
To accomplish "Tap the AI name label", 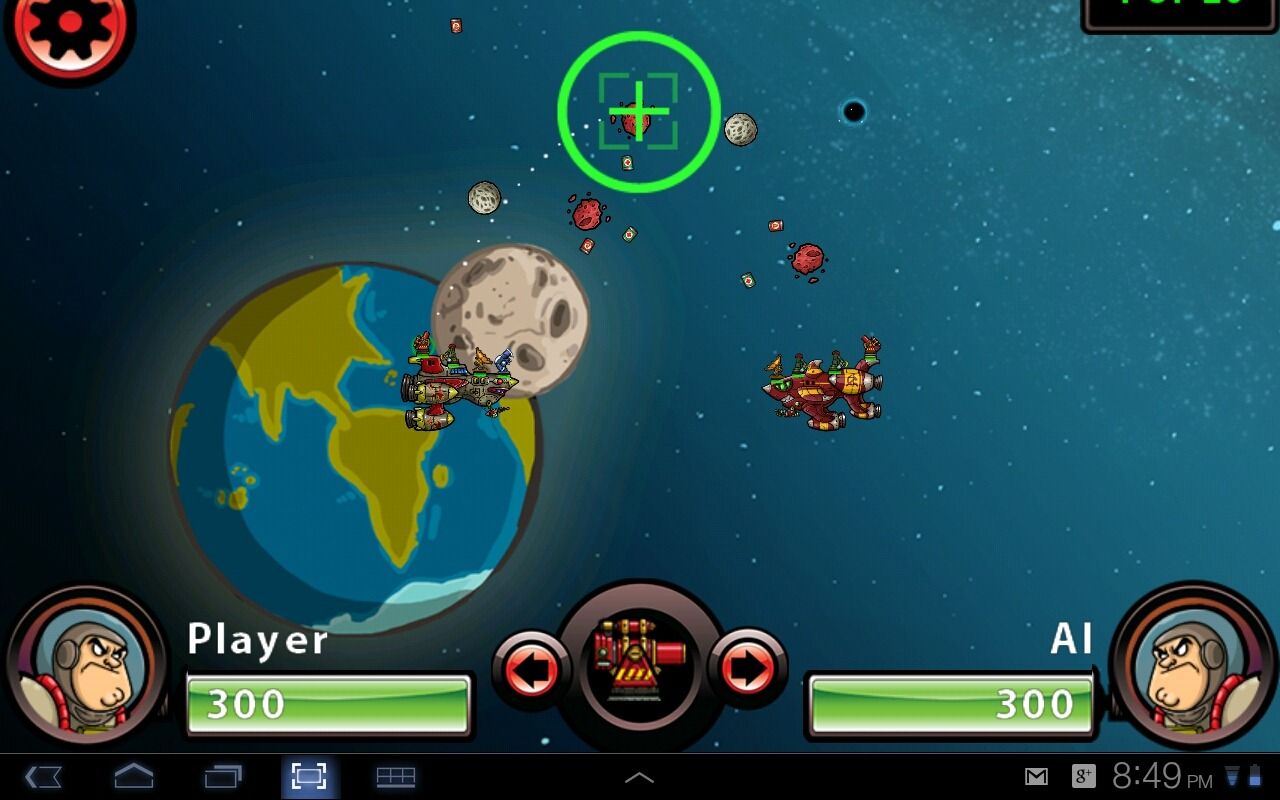I will [1073, 640].
